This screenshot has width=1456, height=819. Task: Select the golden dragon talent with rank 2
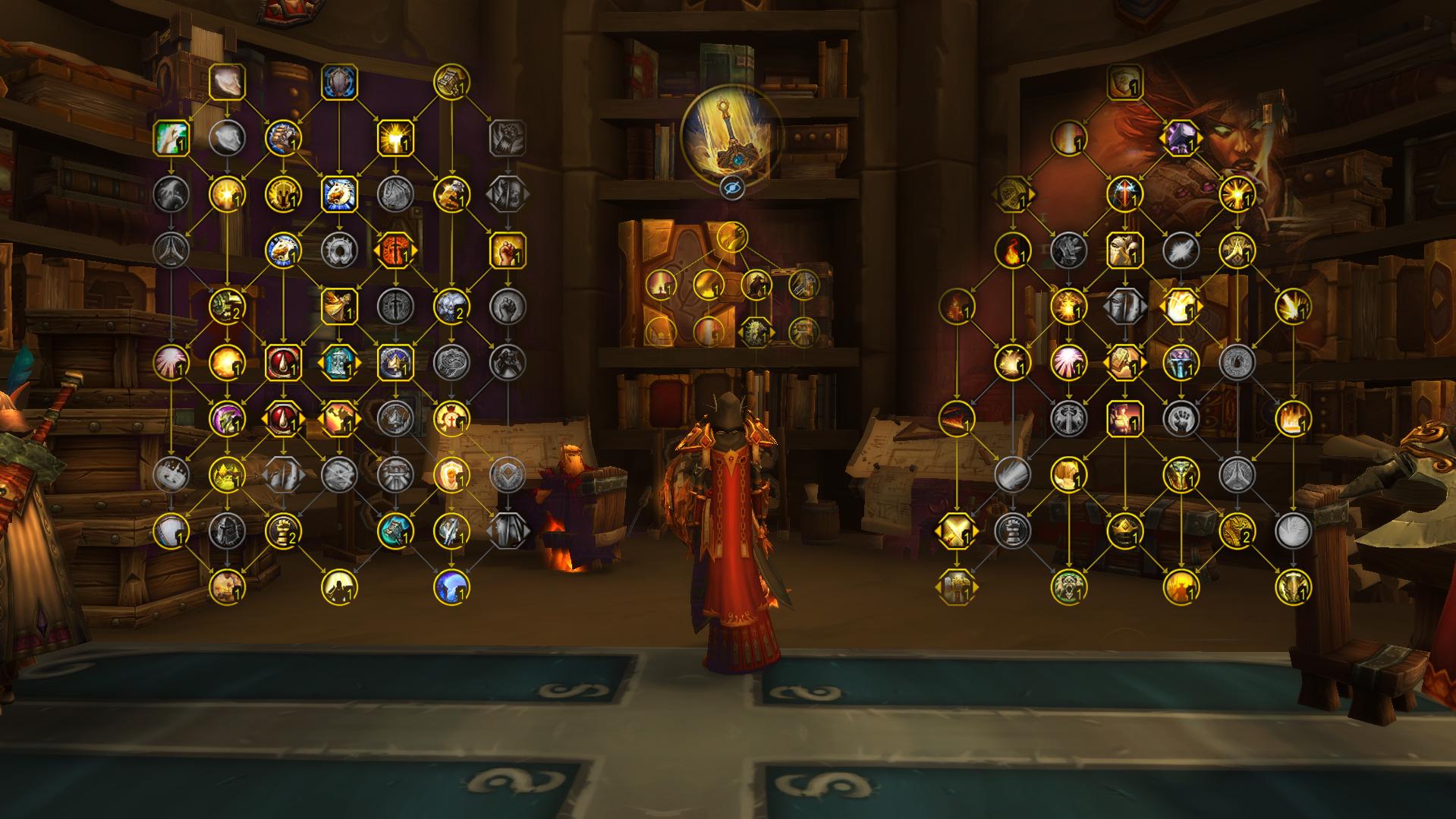pos(1236,531)
